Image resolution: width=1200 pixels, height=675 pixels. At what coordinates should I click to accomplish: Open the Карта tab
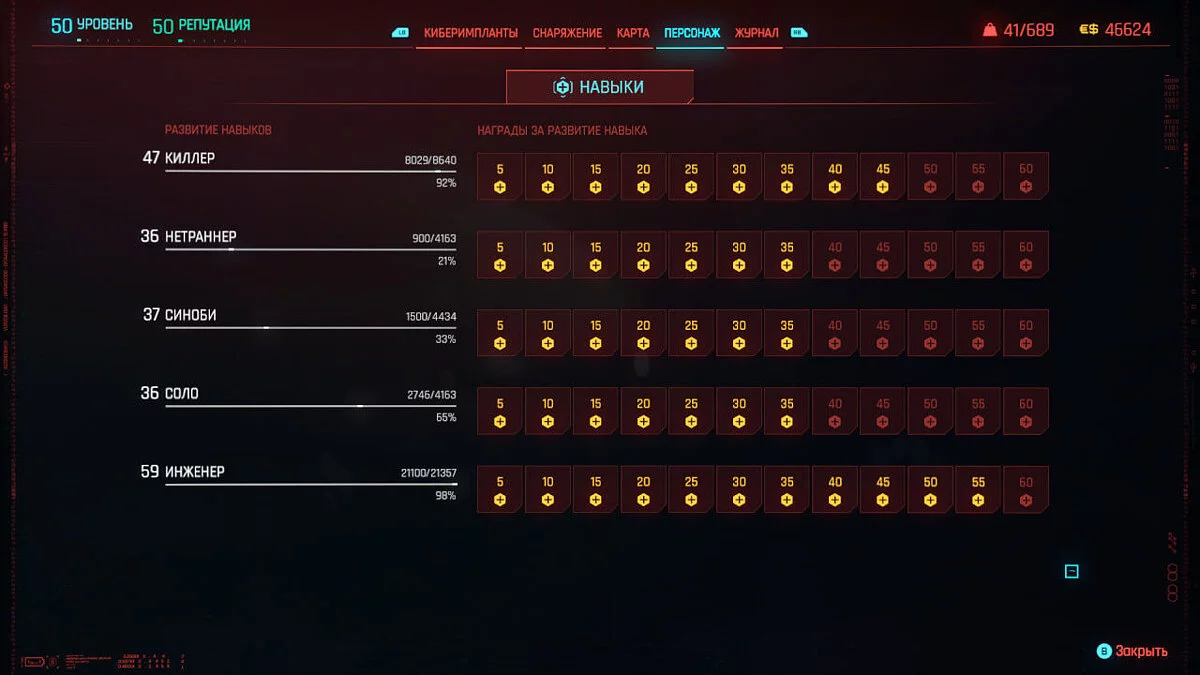tap(633, 33)
